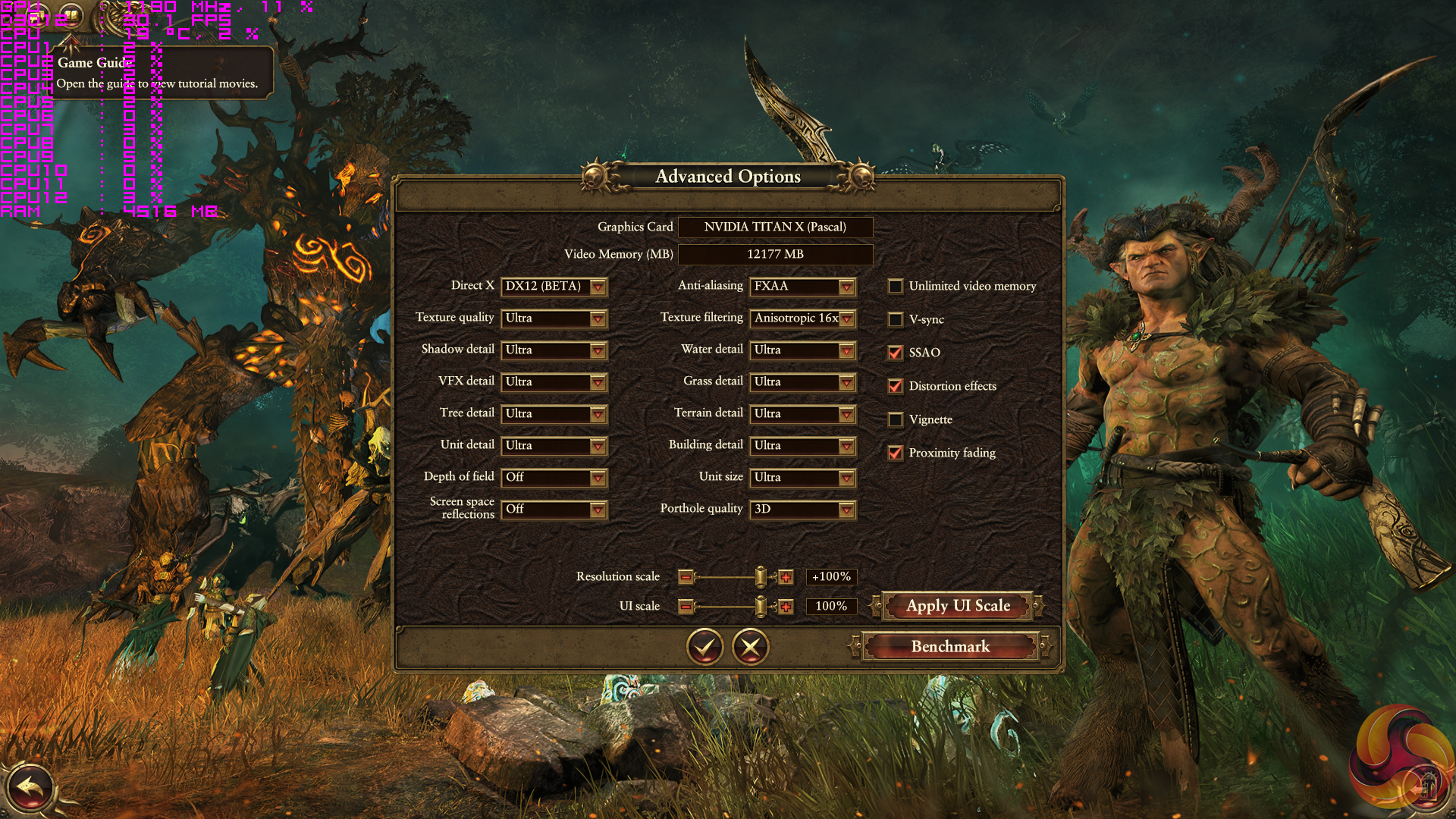
Task: Toggle the V-sync checkbox
Action: point(896,320)
